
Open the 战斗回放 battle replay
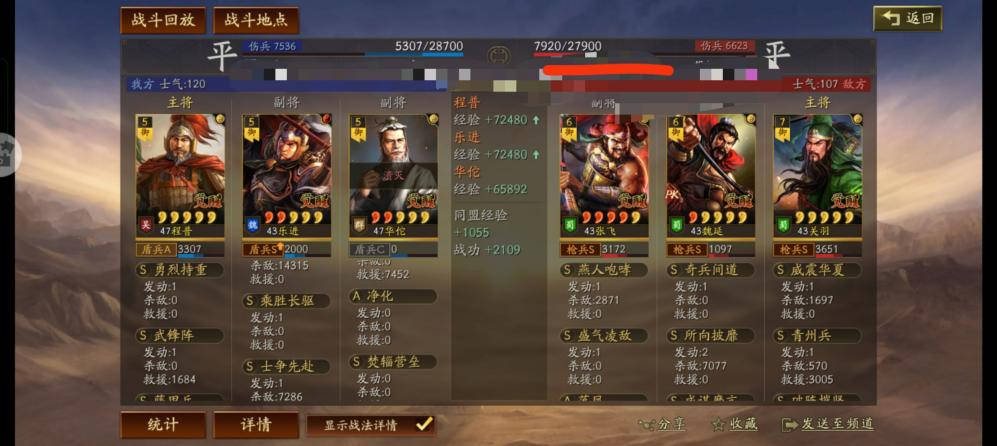(x=163, y=20)
